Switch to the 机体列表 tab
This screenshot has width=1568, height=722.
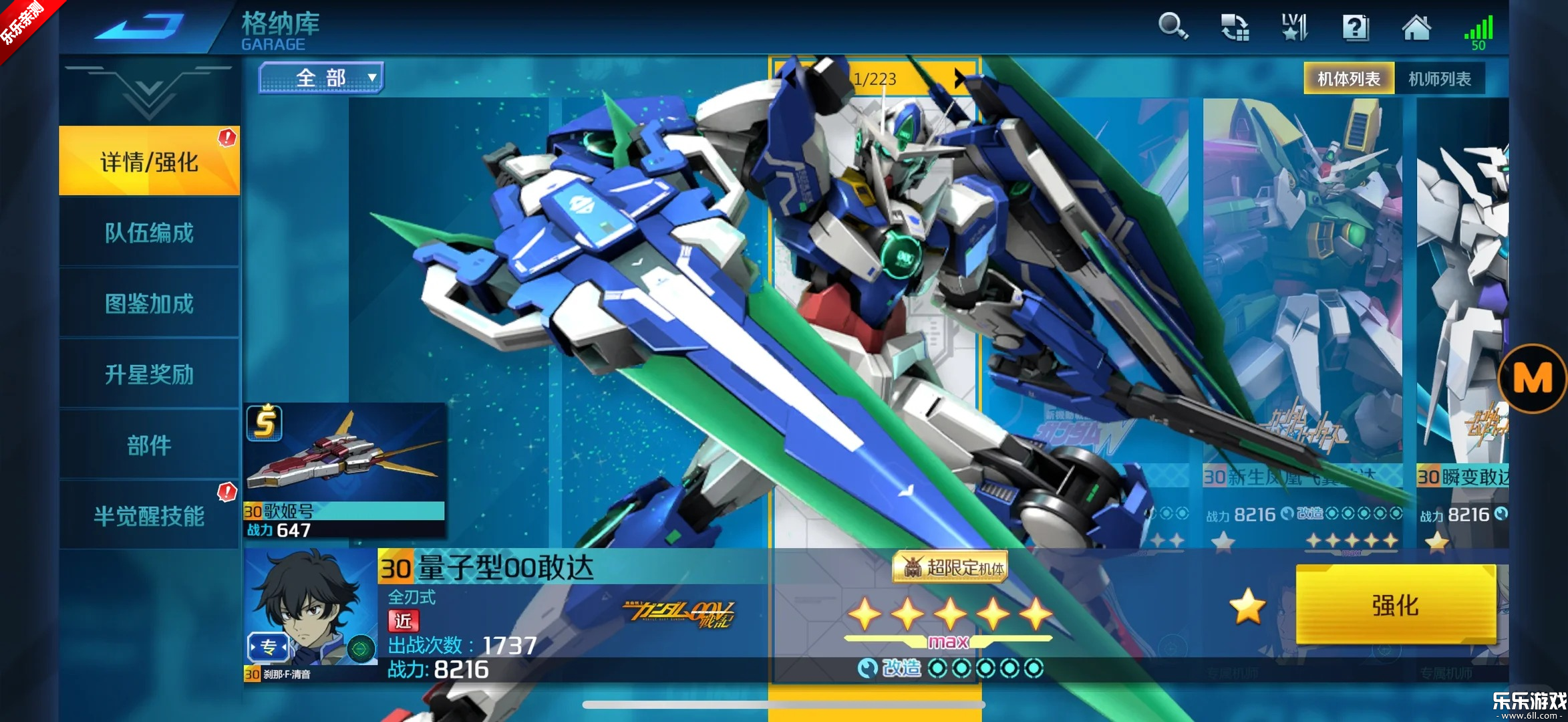1348,79
